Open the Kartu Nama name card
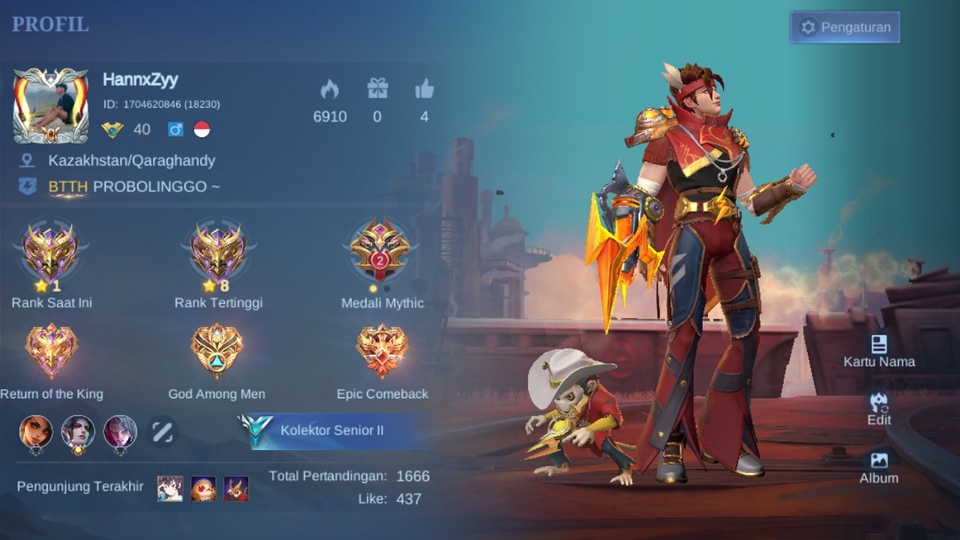Screen dimensions: 960x540 tap(879, 350)
